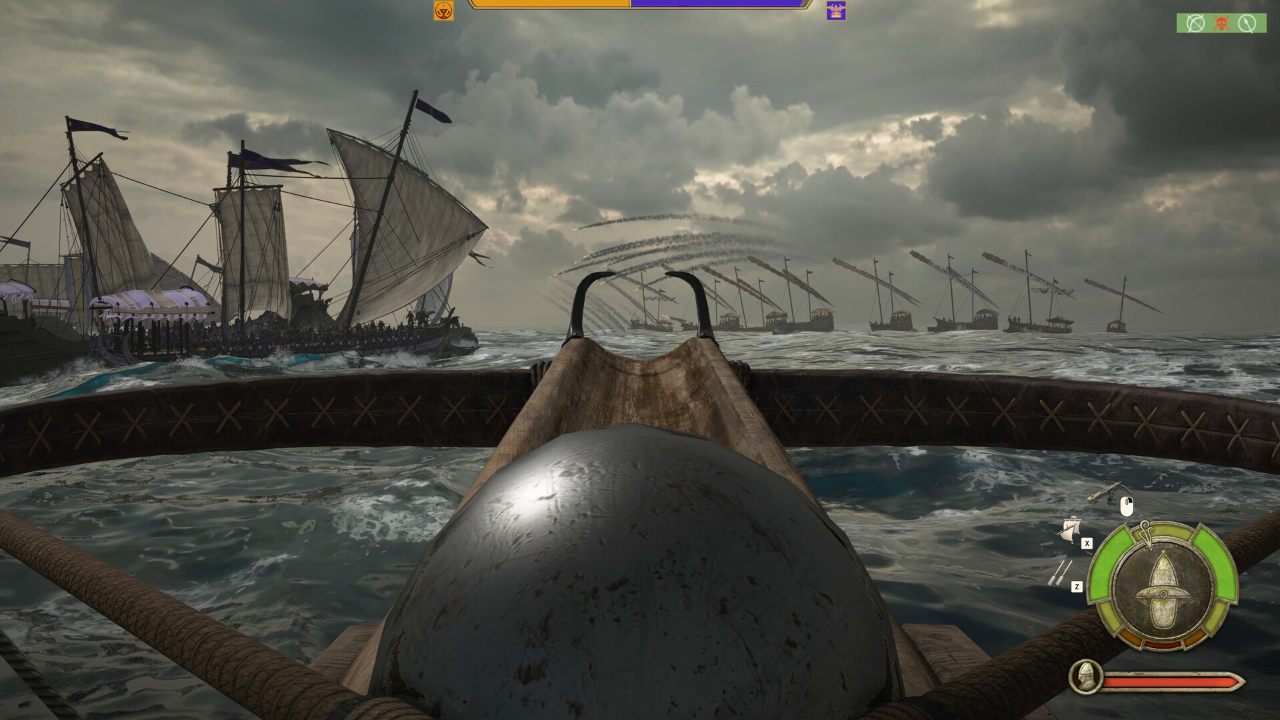The height and width of the screenshot is (720, 1280).
Task: Toggle the crossed-out bow icon
Action: point(1195,22)
